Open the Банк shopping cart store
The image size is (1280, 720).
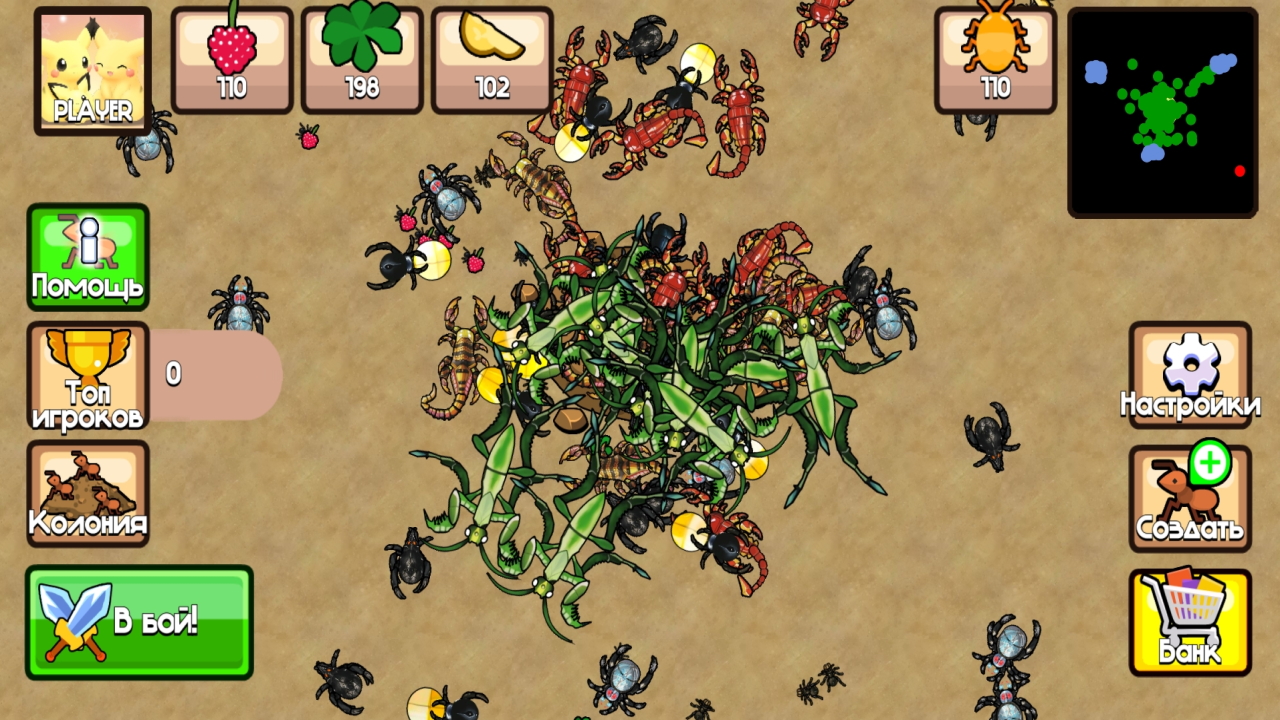click(1189, 620)
